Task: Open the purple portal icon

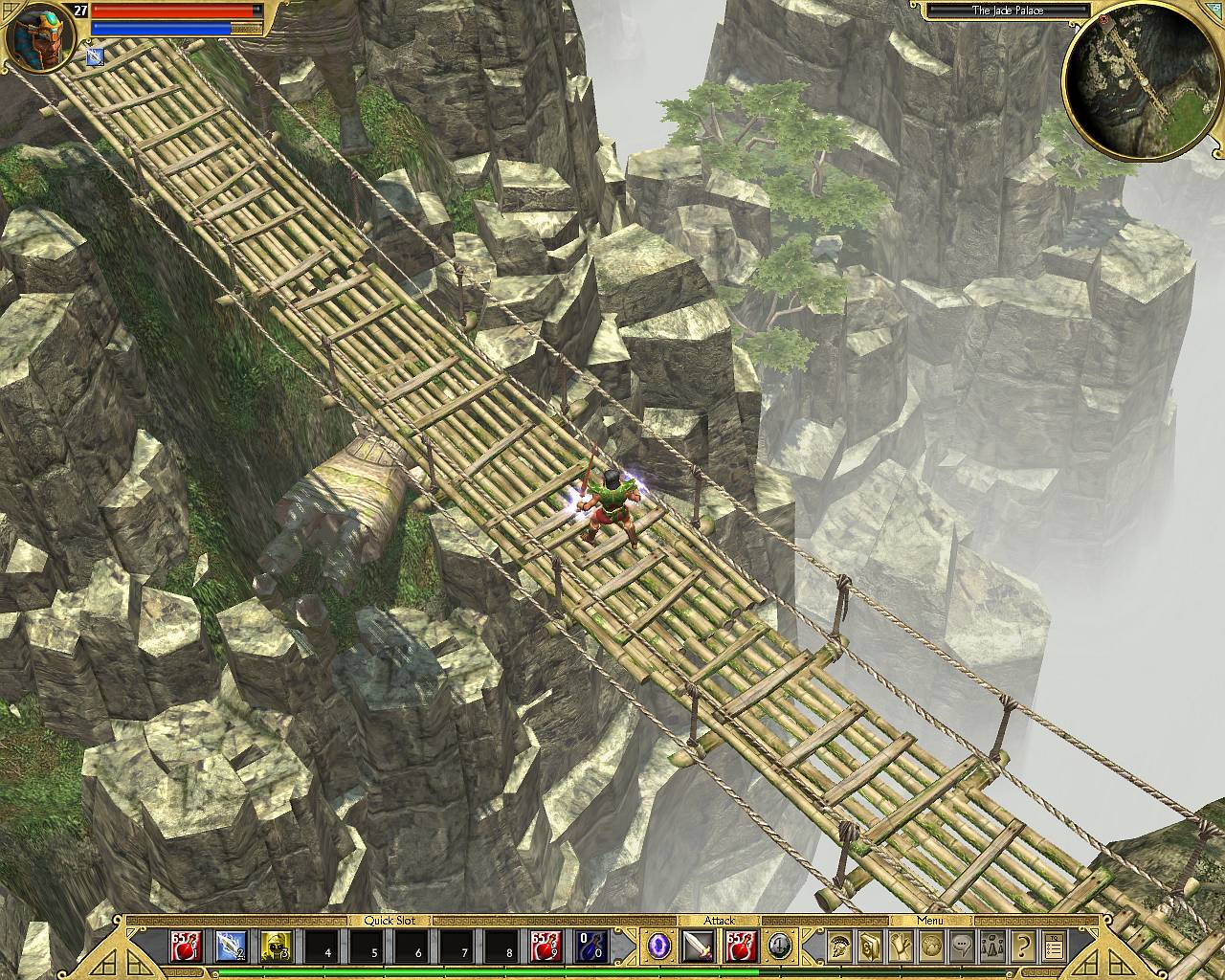Action: [x=659, y=946]
